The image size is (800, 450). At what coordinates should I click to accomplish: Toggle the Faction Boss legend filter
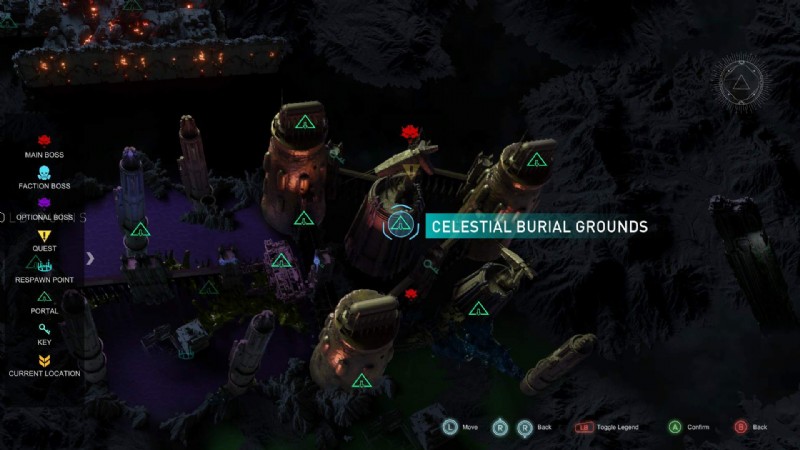click(43, 178)
